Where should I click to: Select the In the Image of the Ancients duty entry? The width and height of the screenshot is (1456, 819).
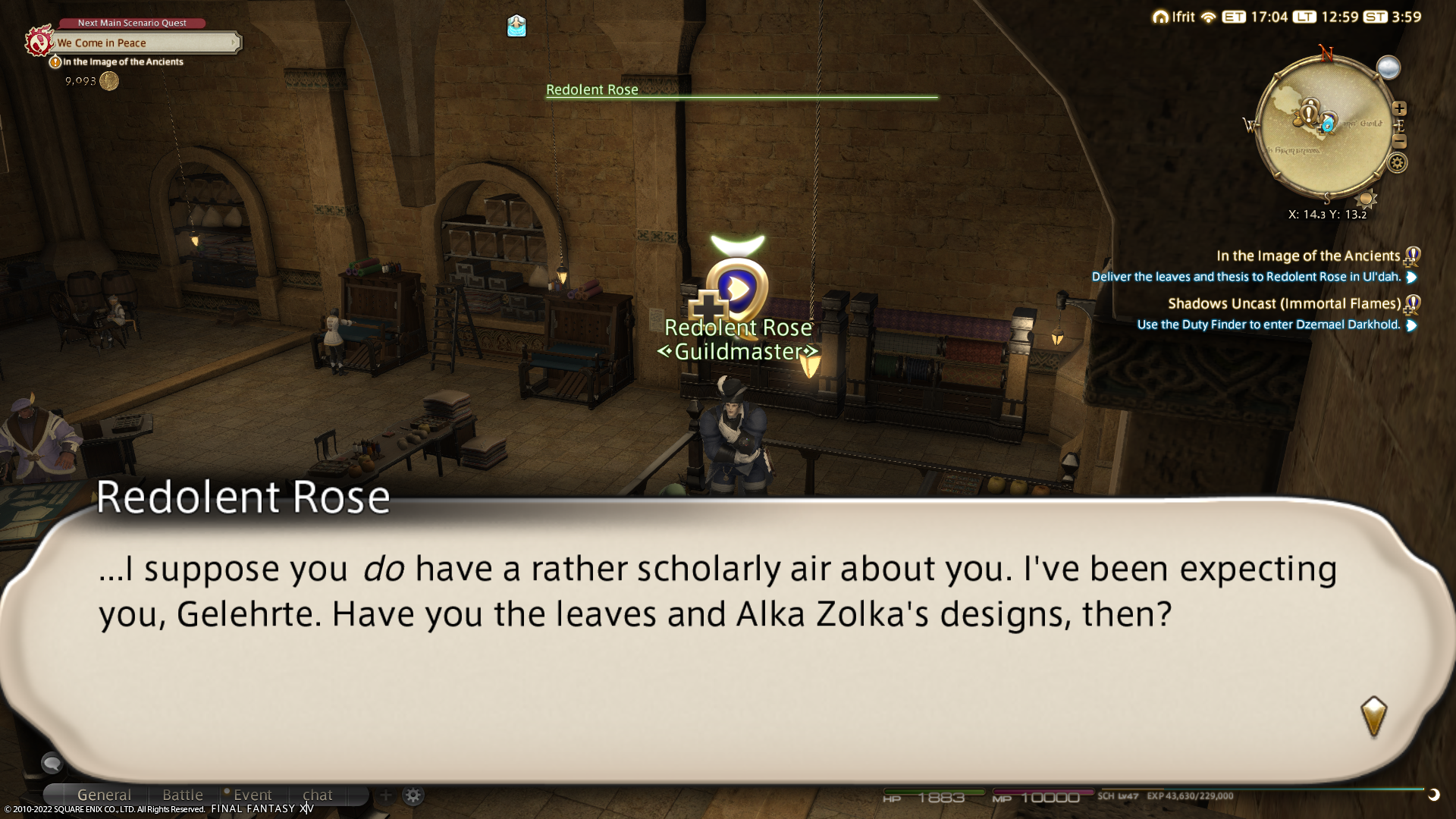click(1307, 256)
